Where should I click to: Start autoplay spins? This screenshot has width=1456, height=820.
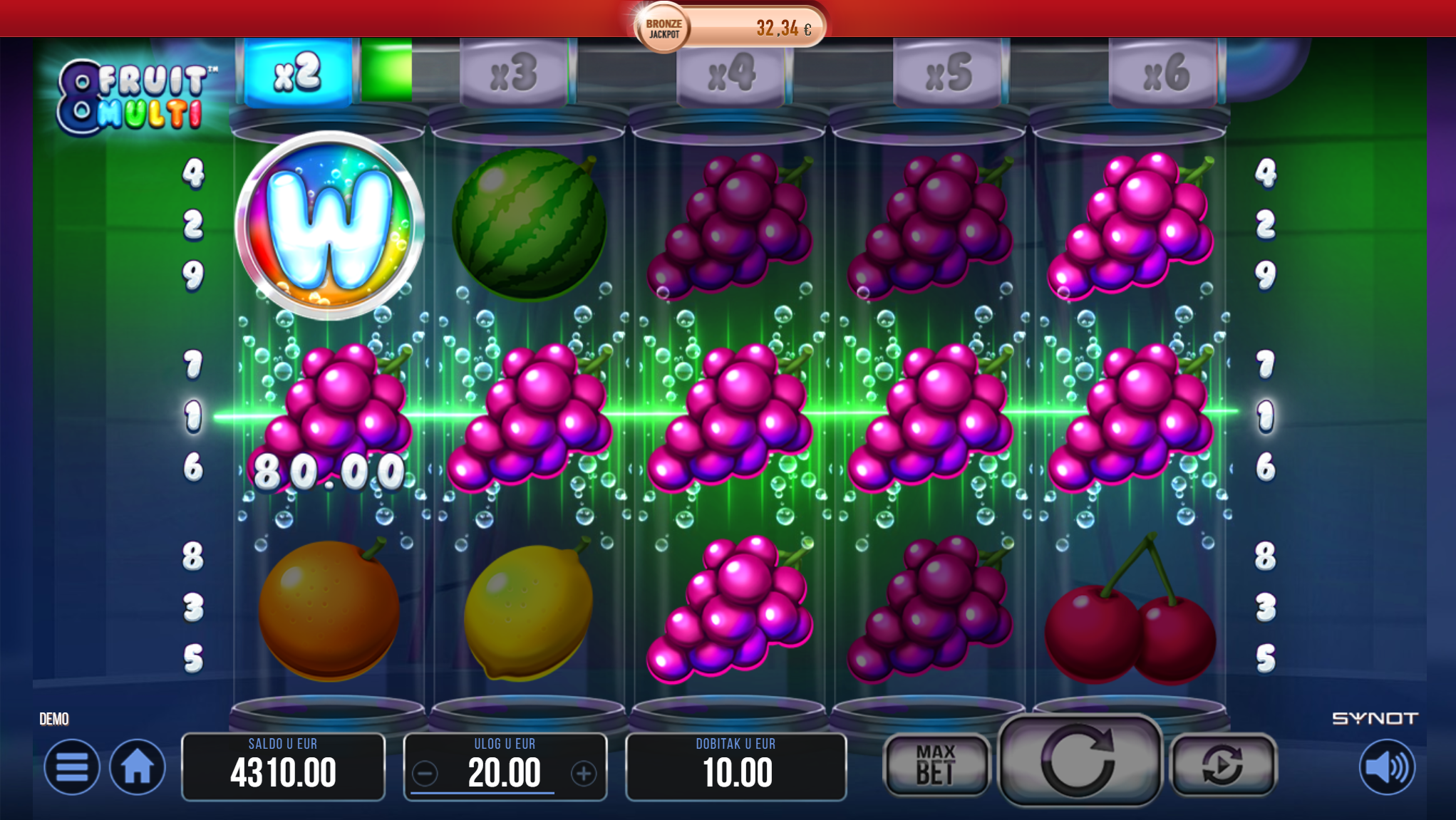pyautogui.click(x=1223, y=764)
